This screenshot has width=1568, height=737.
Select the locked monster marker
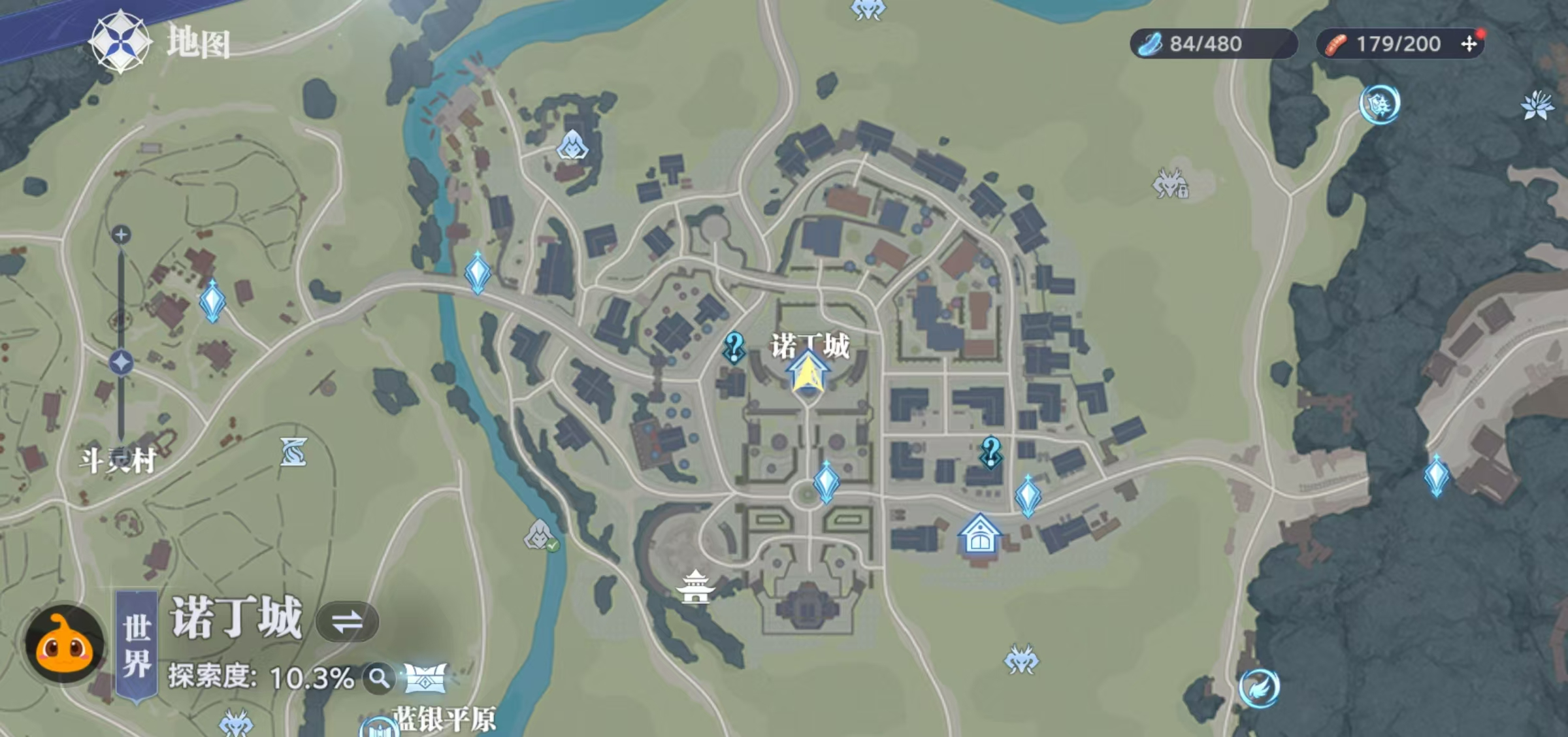tap(1170, 184)
